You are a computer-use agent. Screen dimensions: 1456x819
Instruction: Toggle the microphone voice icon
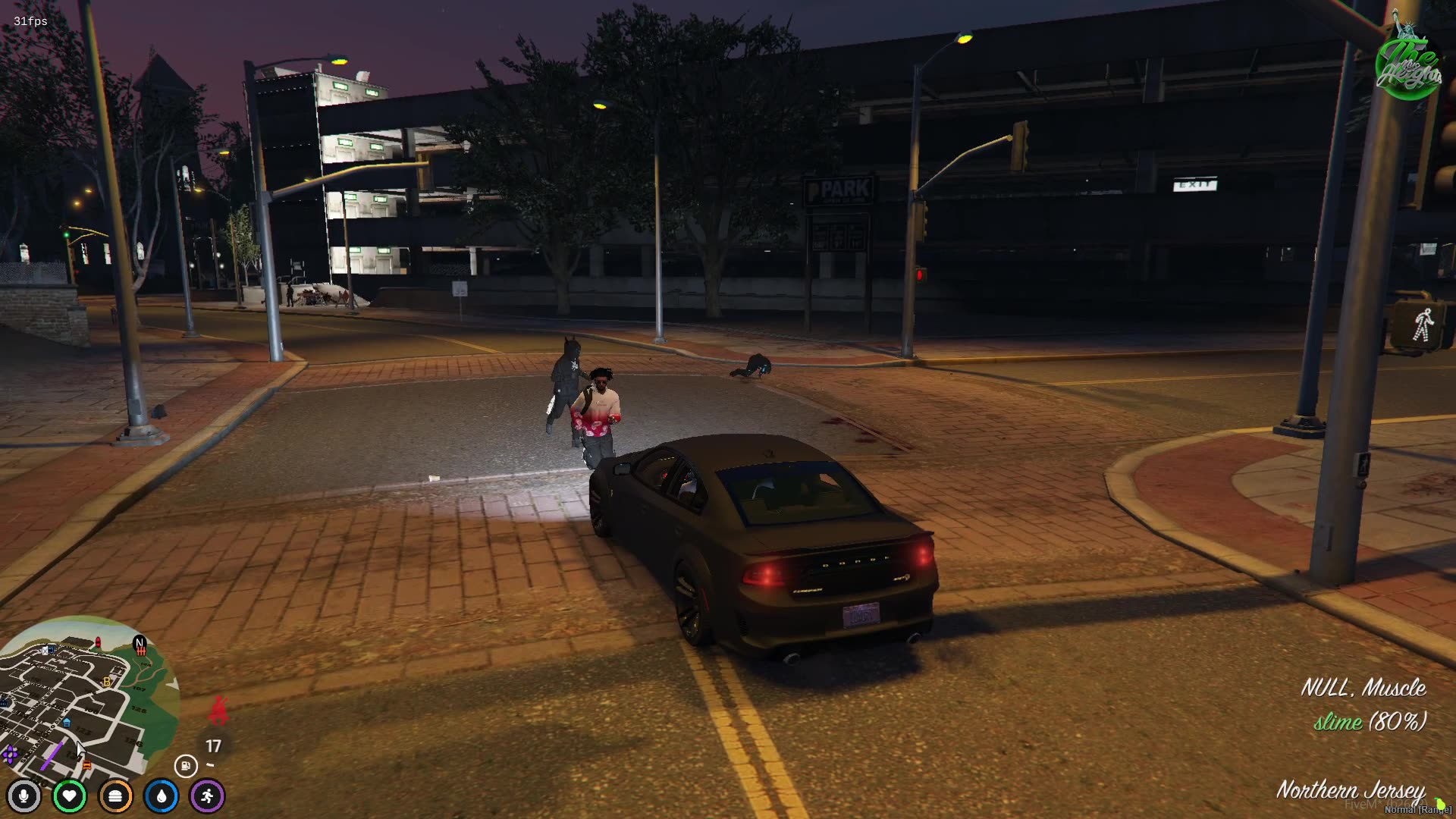pyautogui.click(x=24, y=796)
